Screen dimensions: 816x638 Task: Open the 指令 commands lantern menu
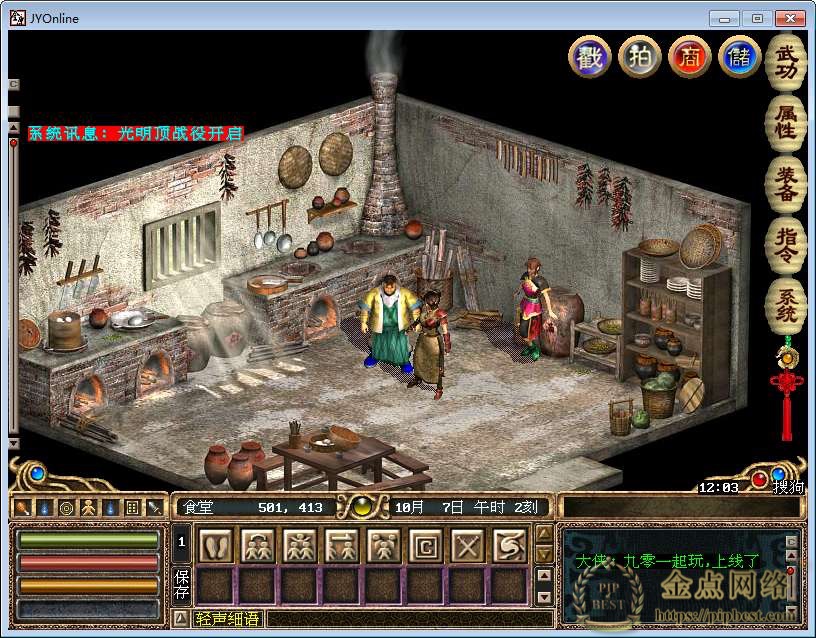click(786, 244)
